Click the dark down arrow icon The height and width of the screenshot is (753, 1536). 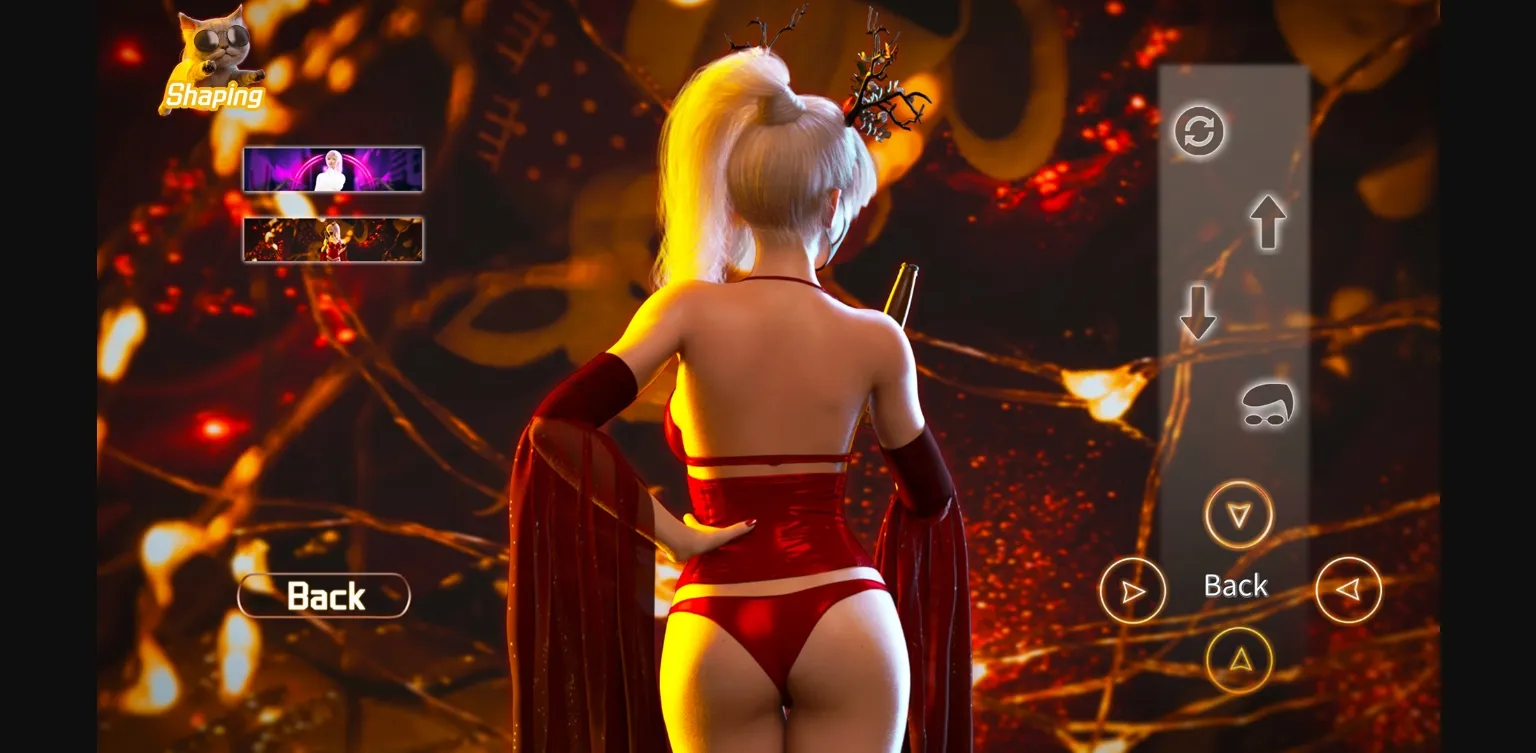(x=1198, y=312)
